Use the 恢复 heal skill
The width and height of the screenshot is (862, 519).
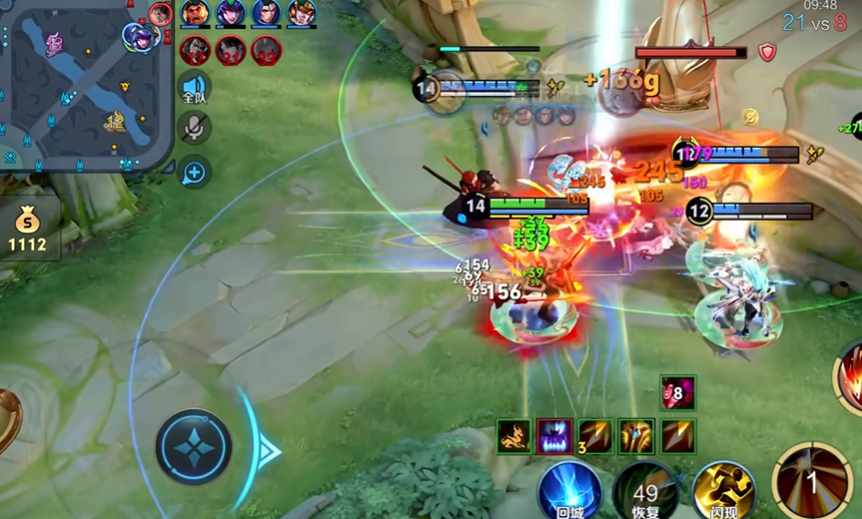point(645,491)
